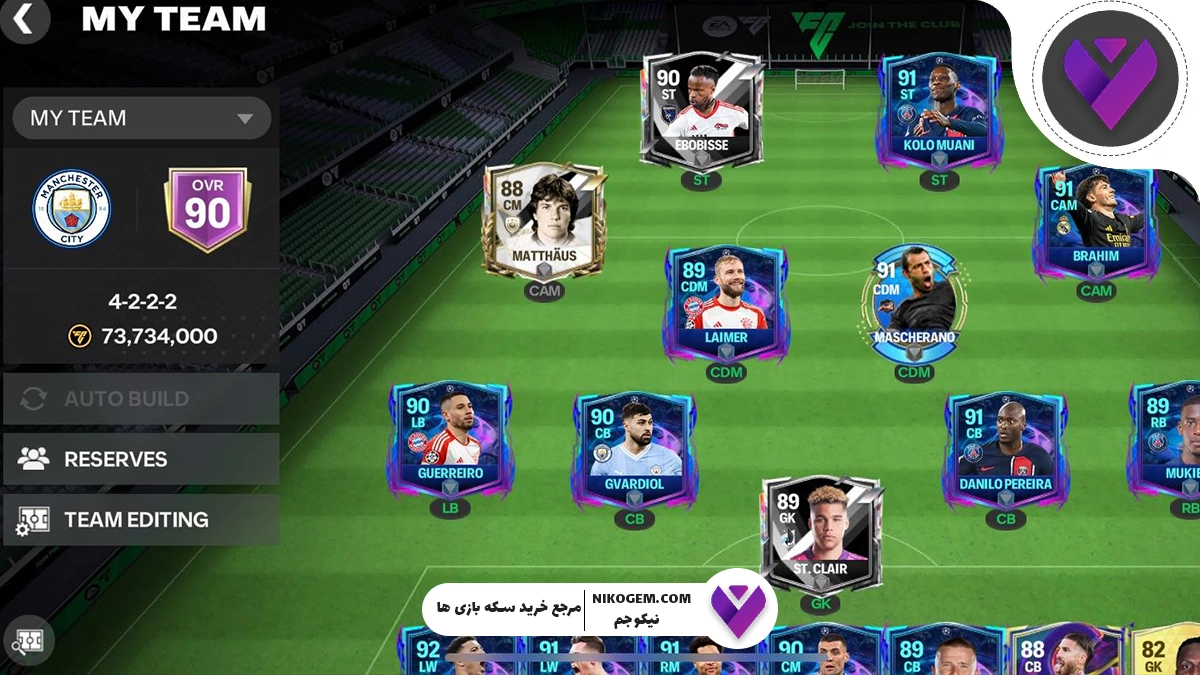Click the Auto Build button
Image resolution: width=1200 pixels, height=675 pixels.
click(x=141, y=399)
